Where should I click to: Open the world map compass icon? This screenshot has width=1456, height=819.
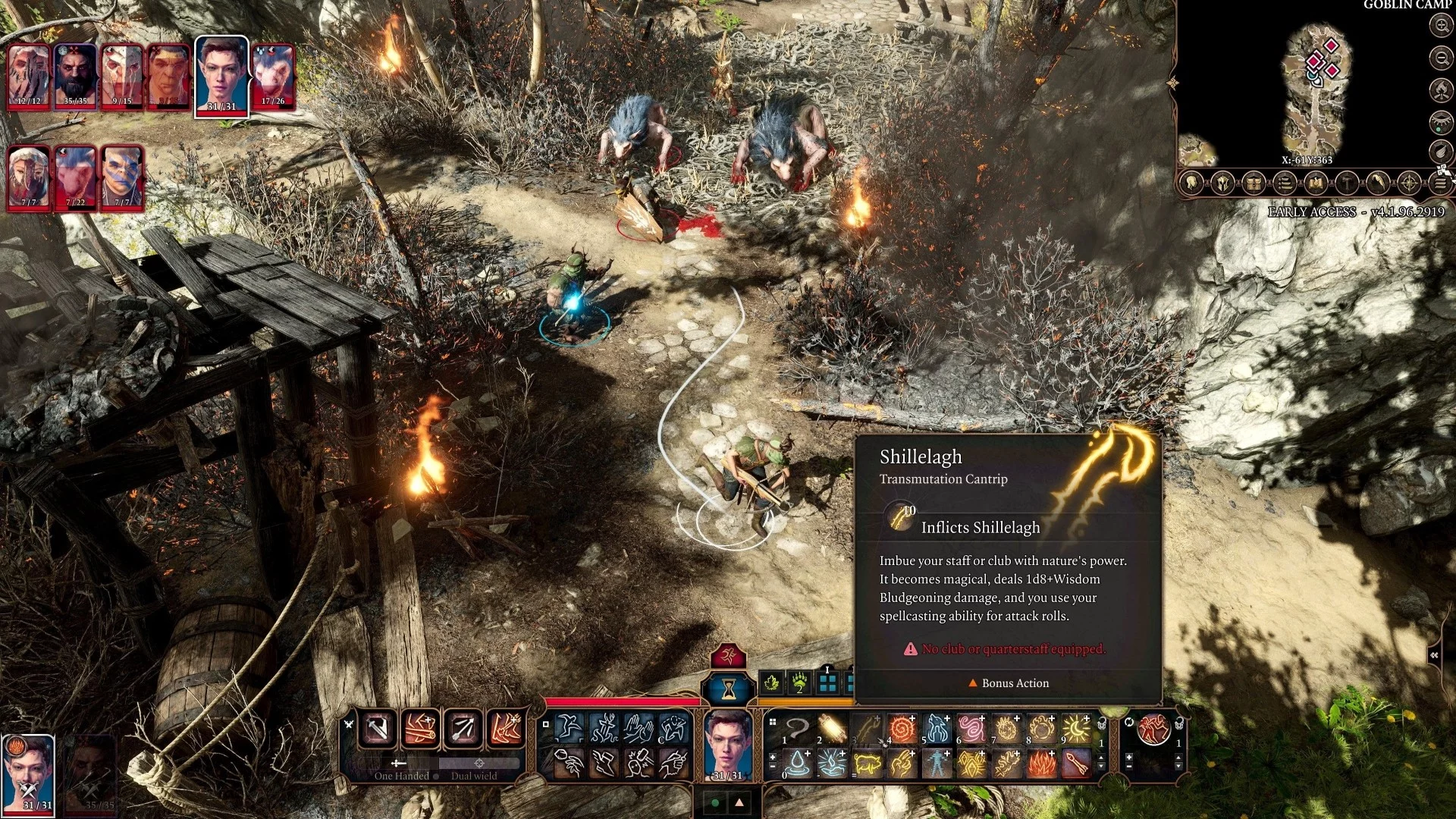1409,184
